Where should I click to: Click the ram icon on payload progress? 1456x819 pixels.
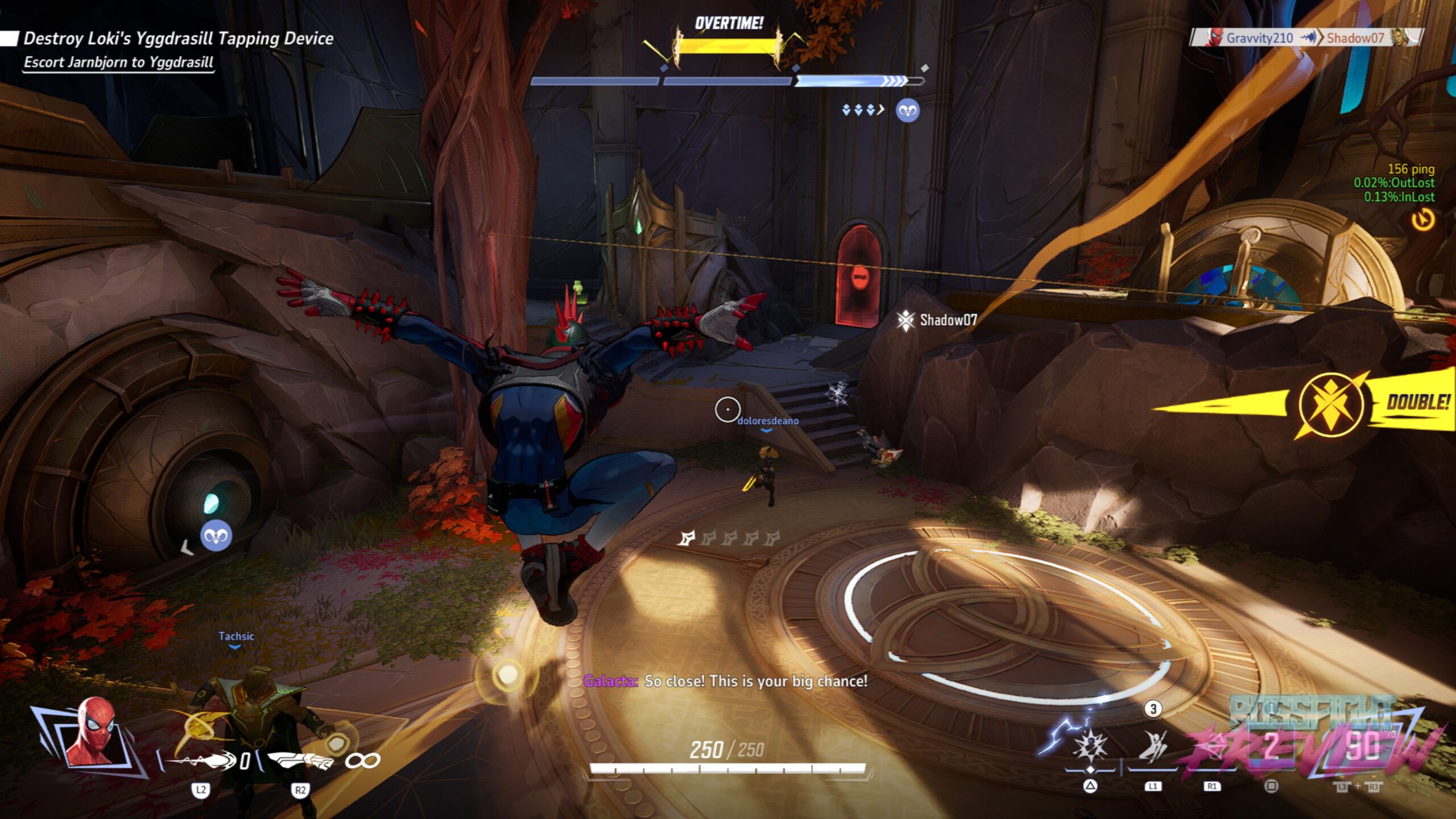(x=907, y=110)
